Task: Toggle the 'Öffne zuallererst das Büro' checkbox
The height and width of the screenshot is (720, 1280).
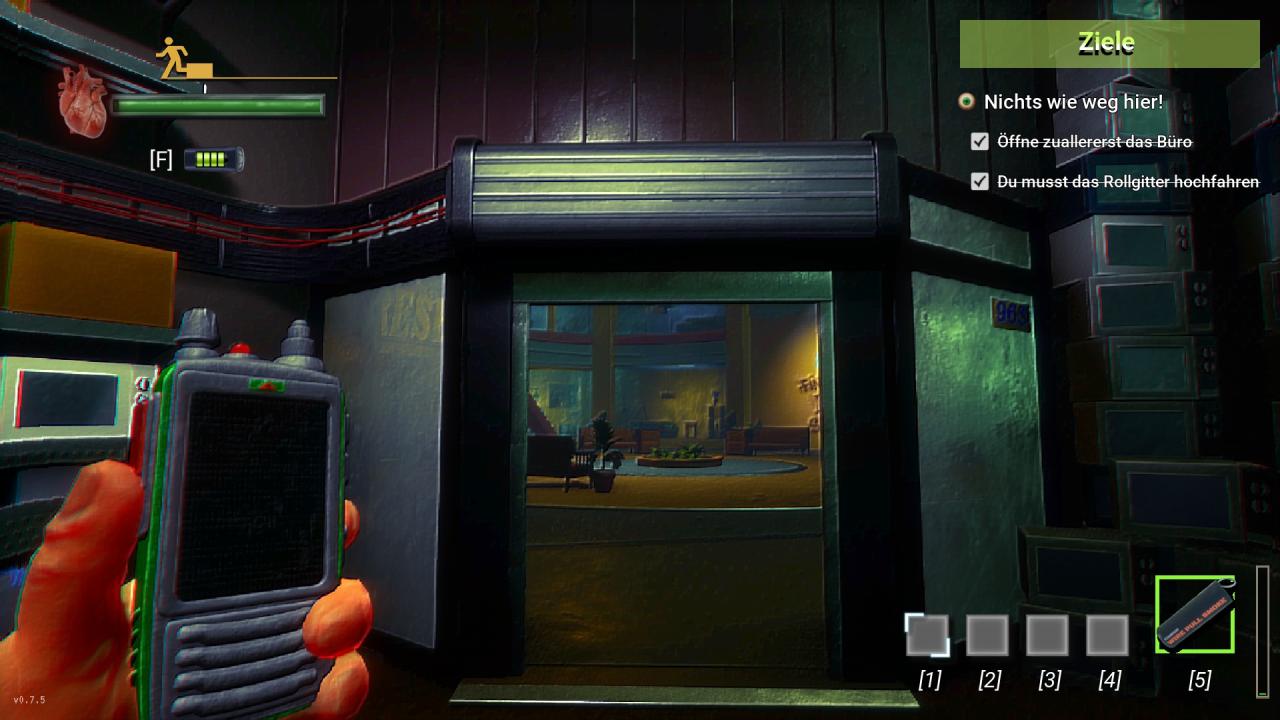Action: coord(980,142)
